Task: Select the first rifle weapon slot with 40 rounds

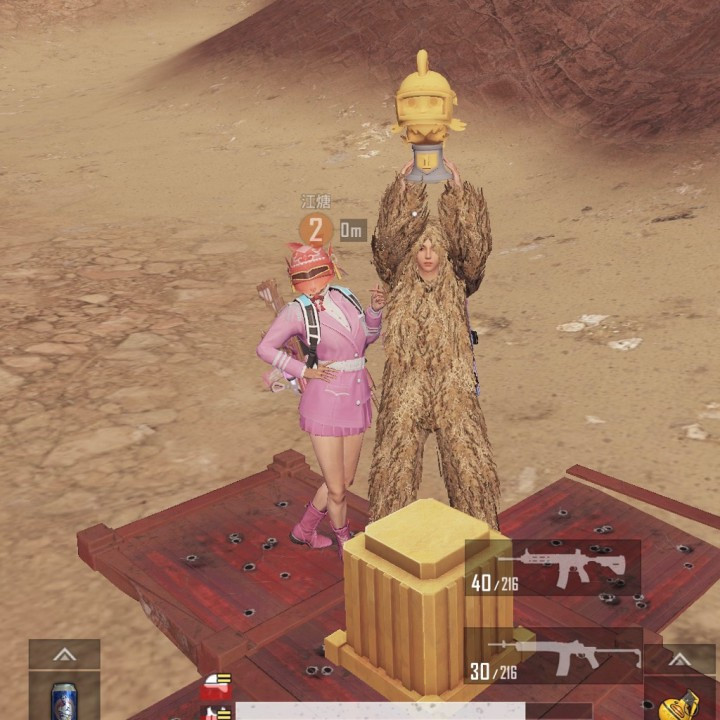Action: (x=552, y=568)
